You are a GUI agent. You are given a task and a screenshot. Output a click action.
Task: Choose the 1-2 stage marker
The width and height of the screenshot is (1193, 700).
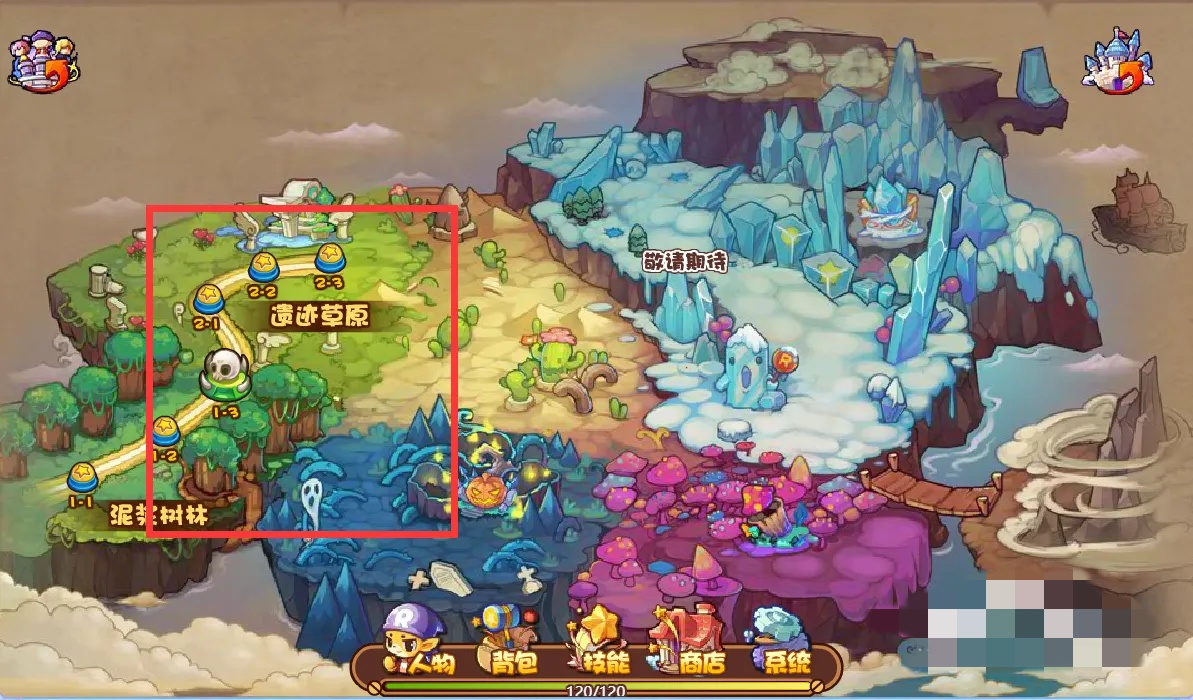(165, 433)
